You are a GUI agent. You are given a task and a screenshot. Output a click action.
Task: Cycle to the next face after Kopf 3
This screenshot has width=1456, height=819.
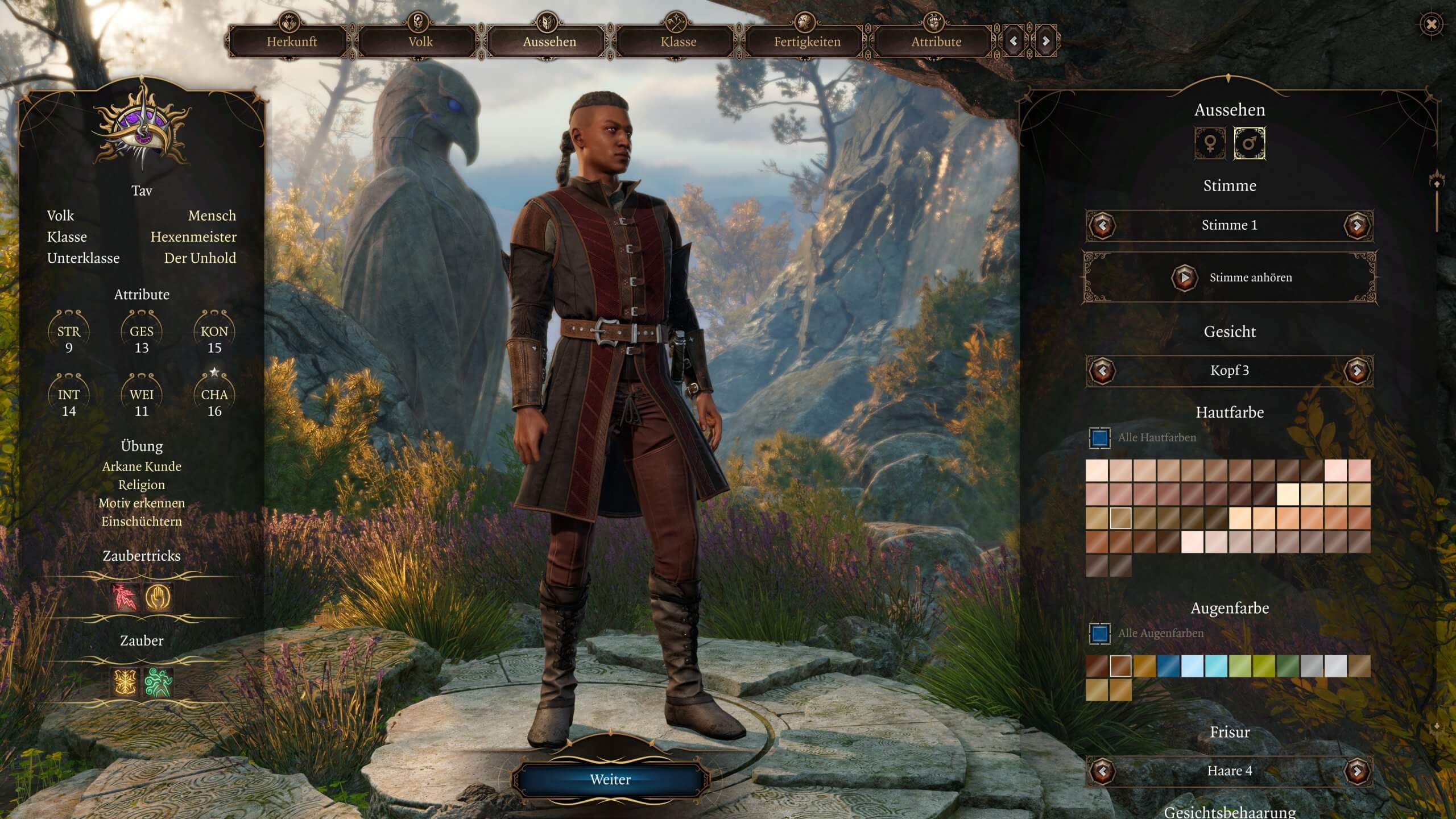tap(1357, 371)
